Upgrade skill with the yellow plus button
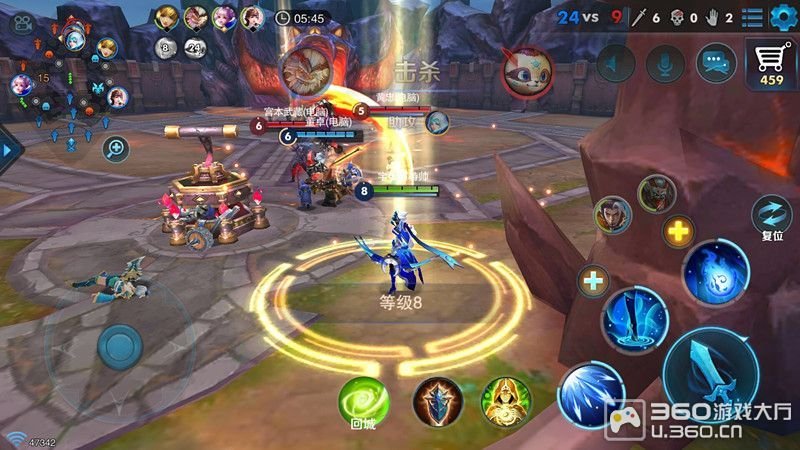800x450 pixels. tap(679, 232)
